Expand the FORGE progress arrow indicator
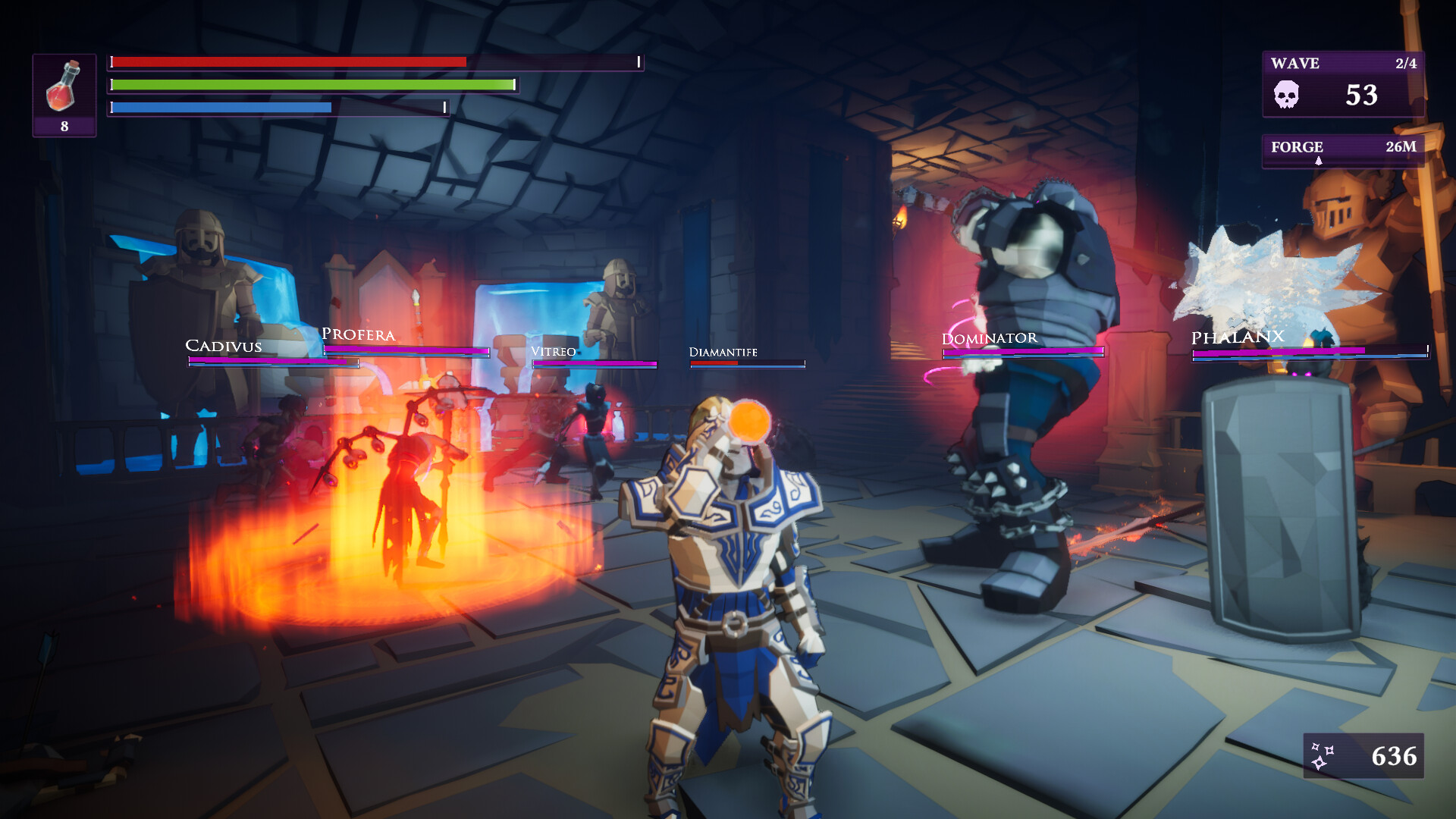 click(1319, 160)
